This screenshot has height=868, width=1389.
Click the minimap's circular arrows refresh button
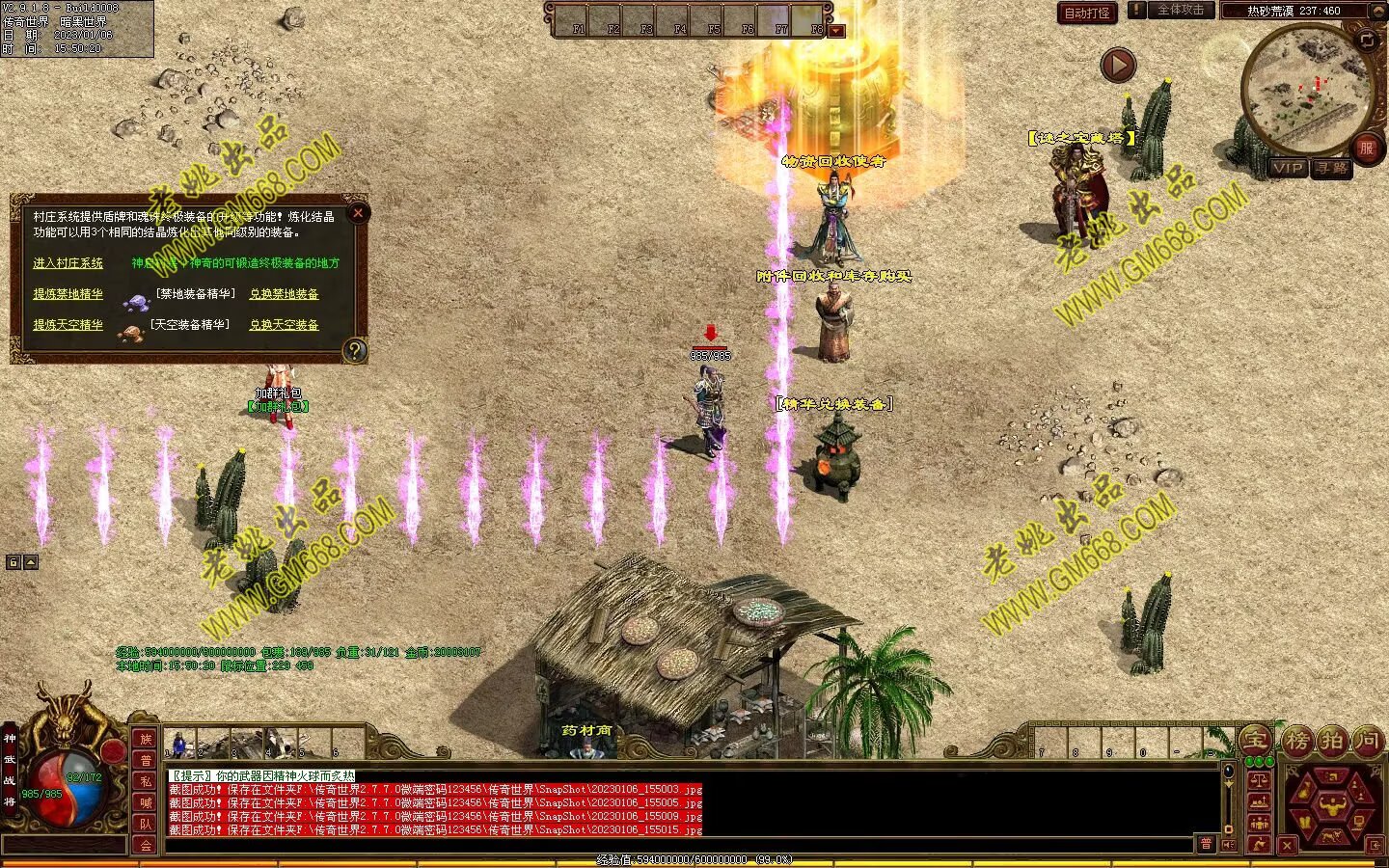pos(1367,40)
